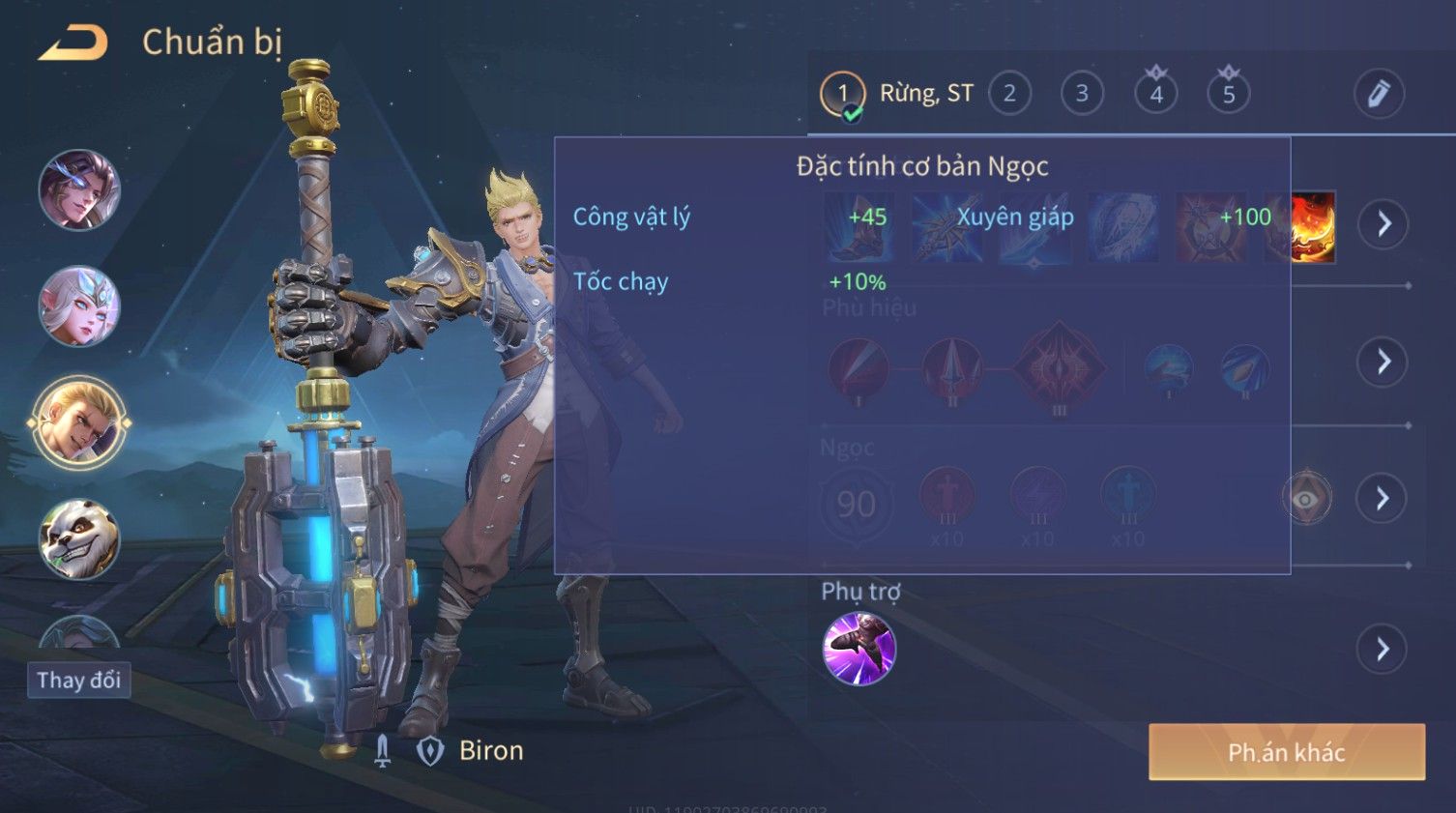The width and height of the screenshot is (1456, 813).
Task: Open the Ngọc gem page arrow
Action: (1383, 499)
